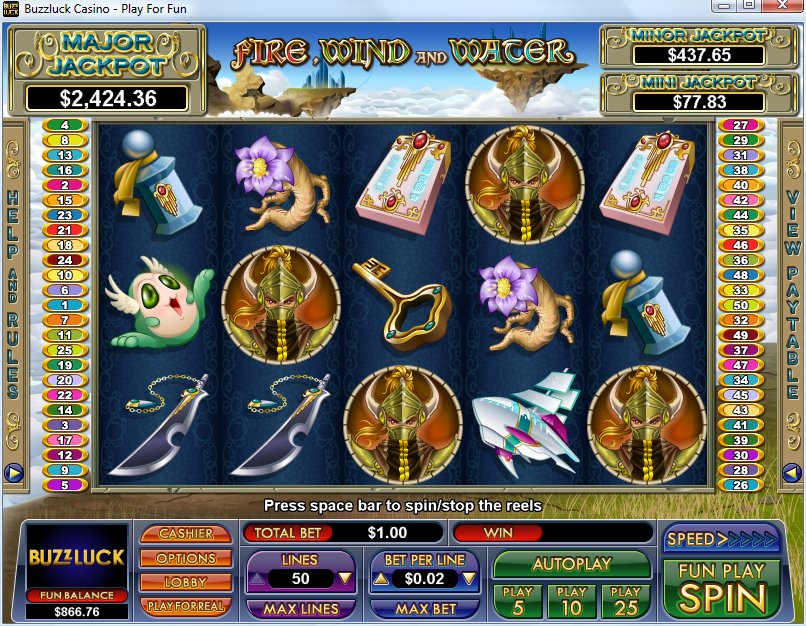Raise bet per line with the up arrow

pyautogui.click(x=381, y=578)
